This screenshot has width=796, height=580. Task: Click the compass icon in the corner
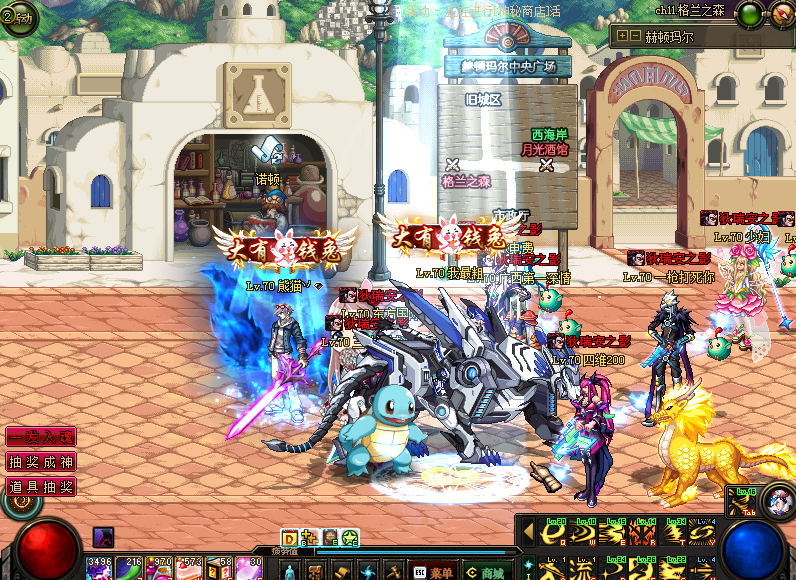[781, 14]
